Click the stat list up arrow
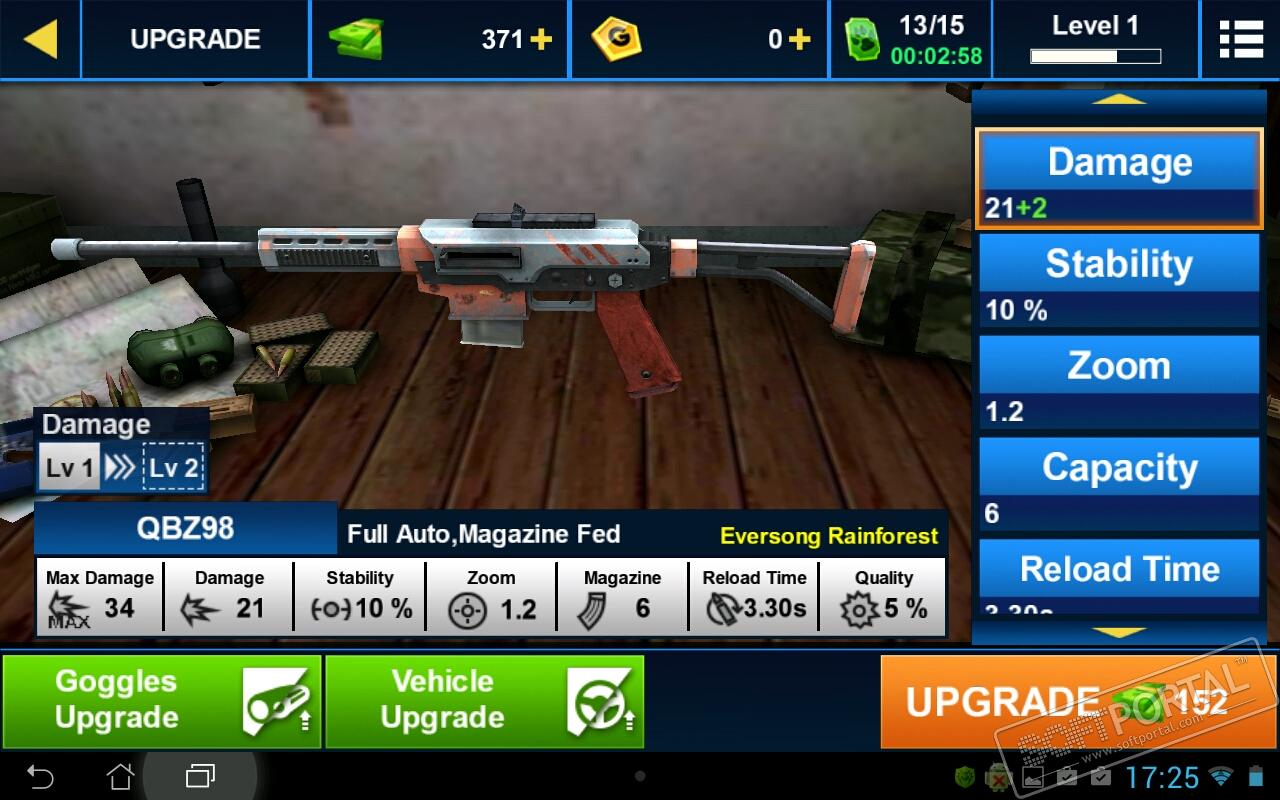Screen dimensions: 1280x800 pyautogui.click(x=1119, y=99)
